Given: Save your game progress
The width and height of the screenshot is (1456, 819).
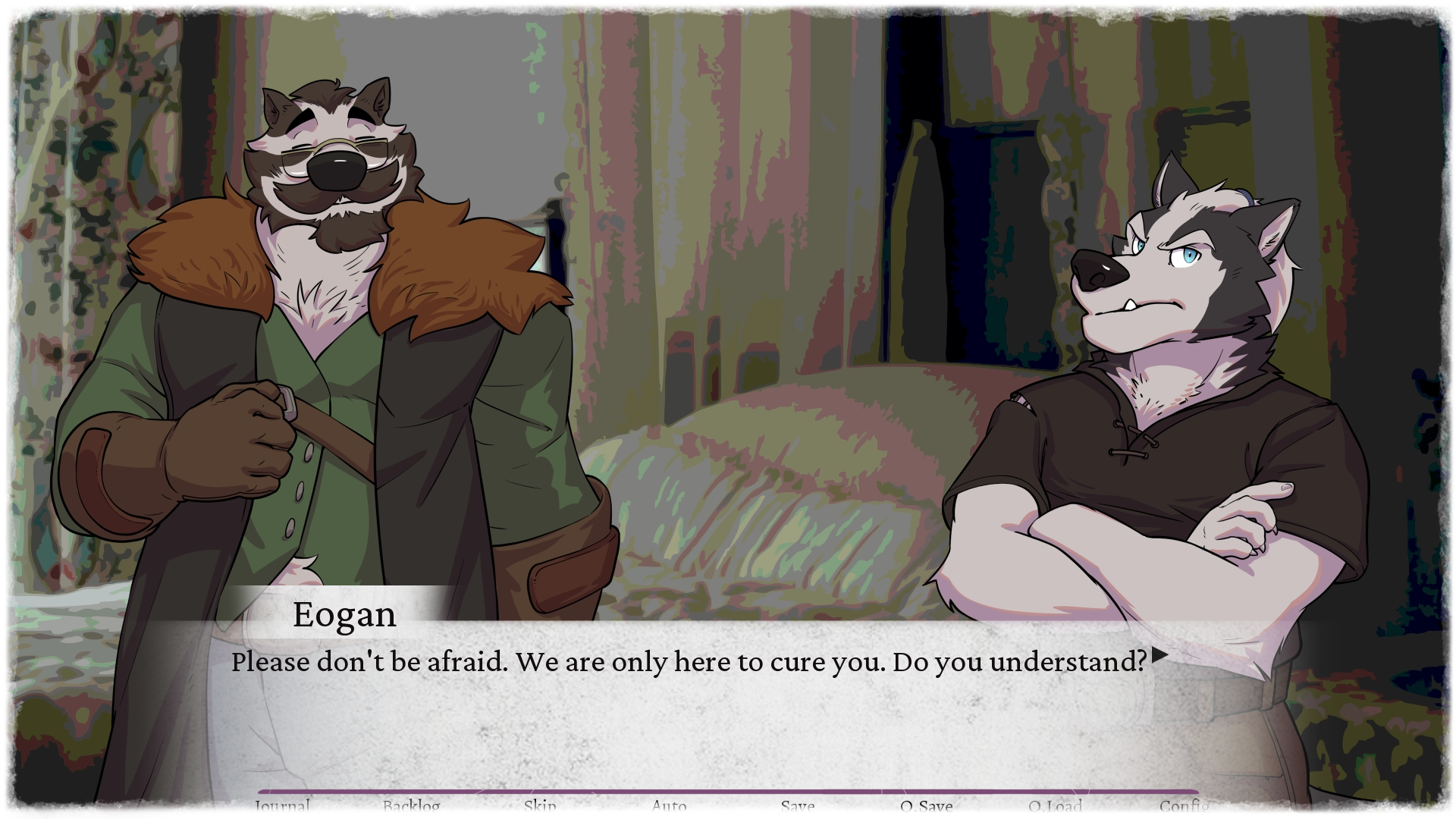Looking at the screenshot, I should (797, 806).
